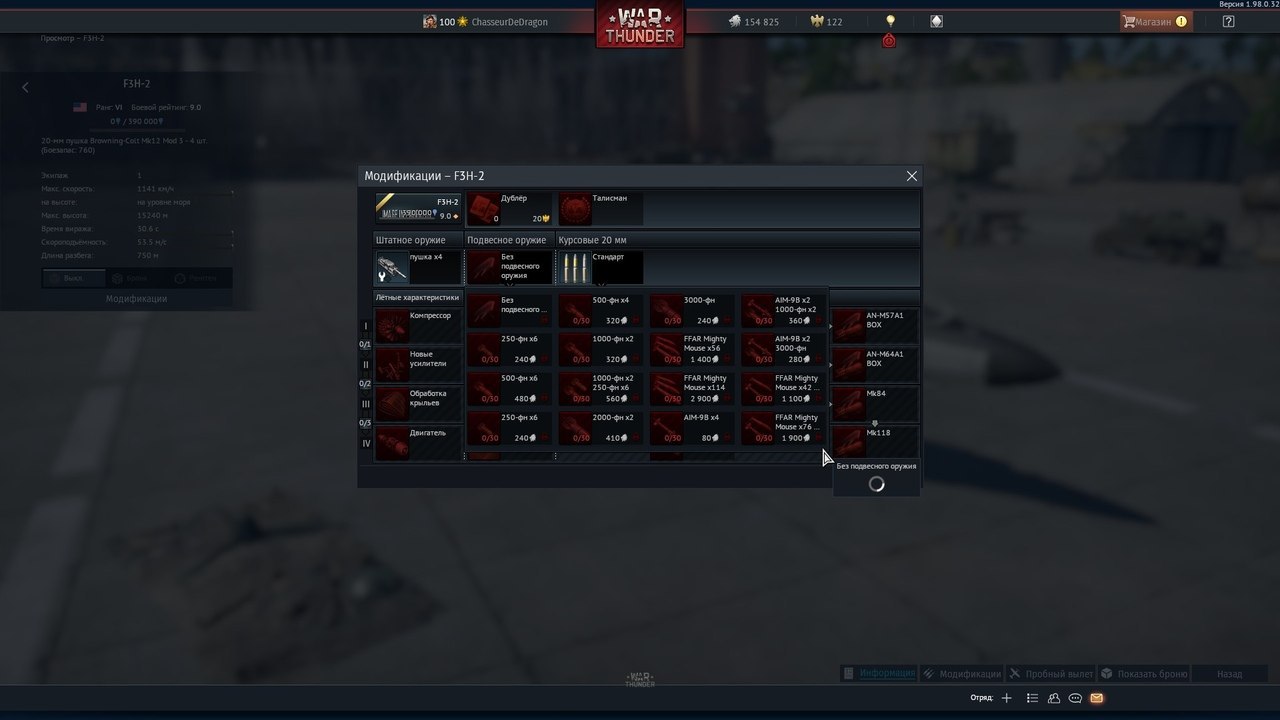Select the Mk84 bomb modification

coord(874,403)
